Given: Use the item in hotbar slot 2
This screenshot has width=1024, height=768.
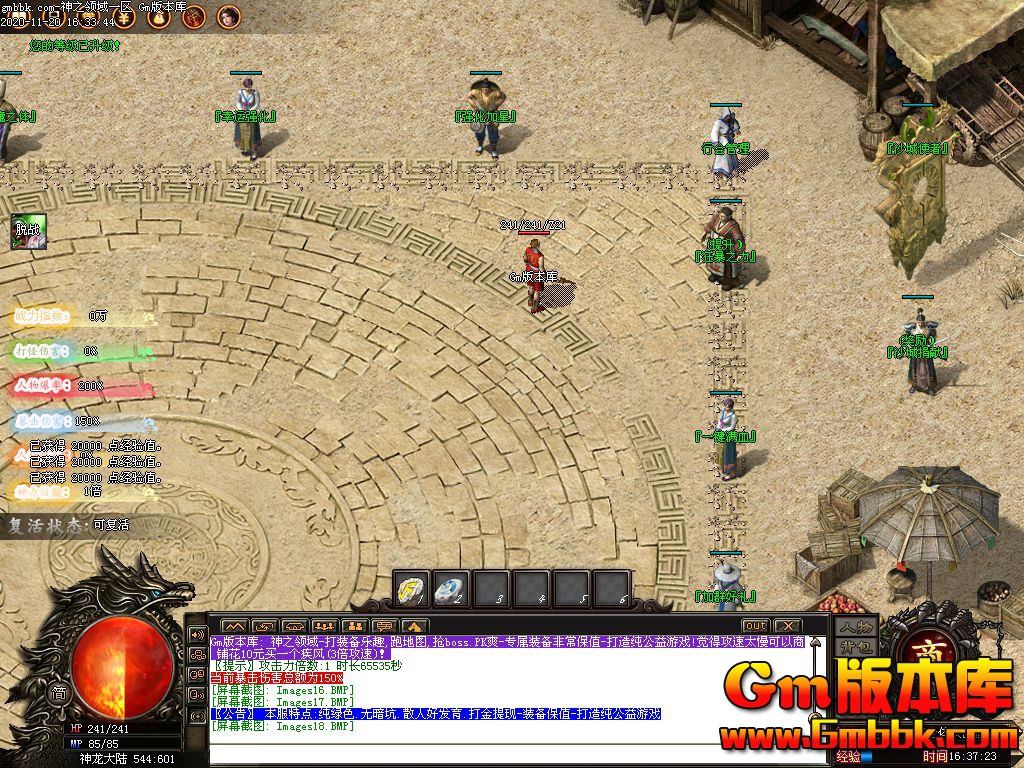Looking at the screenshot, I should pos(451,588).
